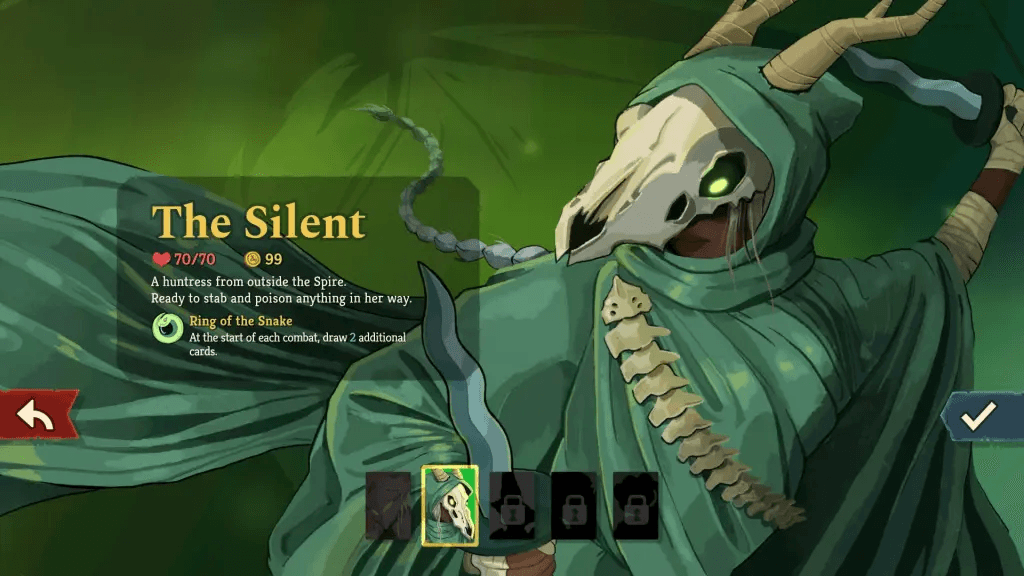This screenshot has width=1024, height=576.
Task: Inspect the Ring of the Snake relic icon
Action: coord(167,328)
